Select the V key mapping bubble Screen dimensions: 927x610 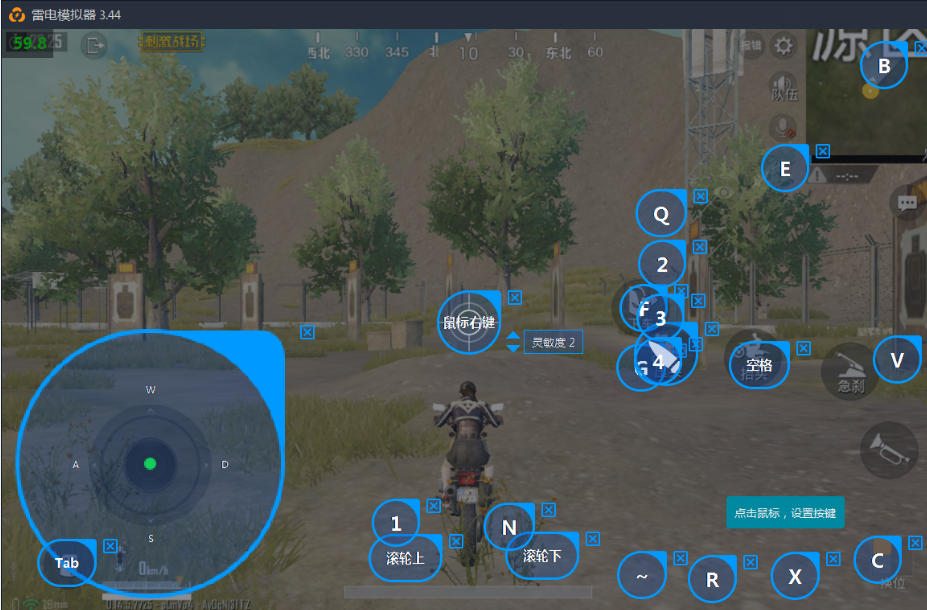(897, 360)
